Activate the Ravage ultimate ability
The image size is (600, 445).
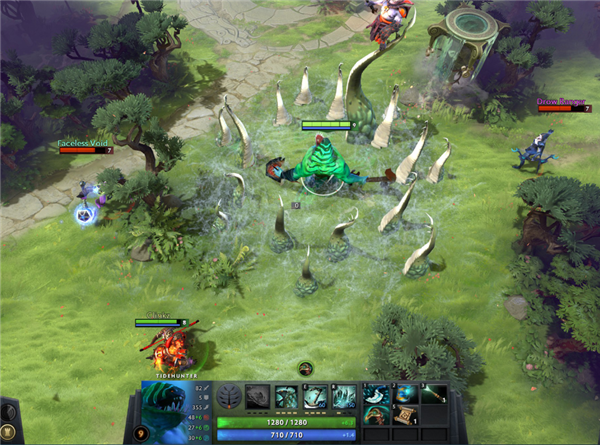tap(344, 397)
